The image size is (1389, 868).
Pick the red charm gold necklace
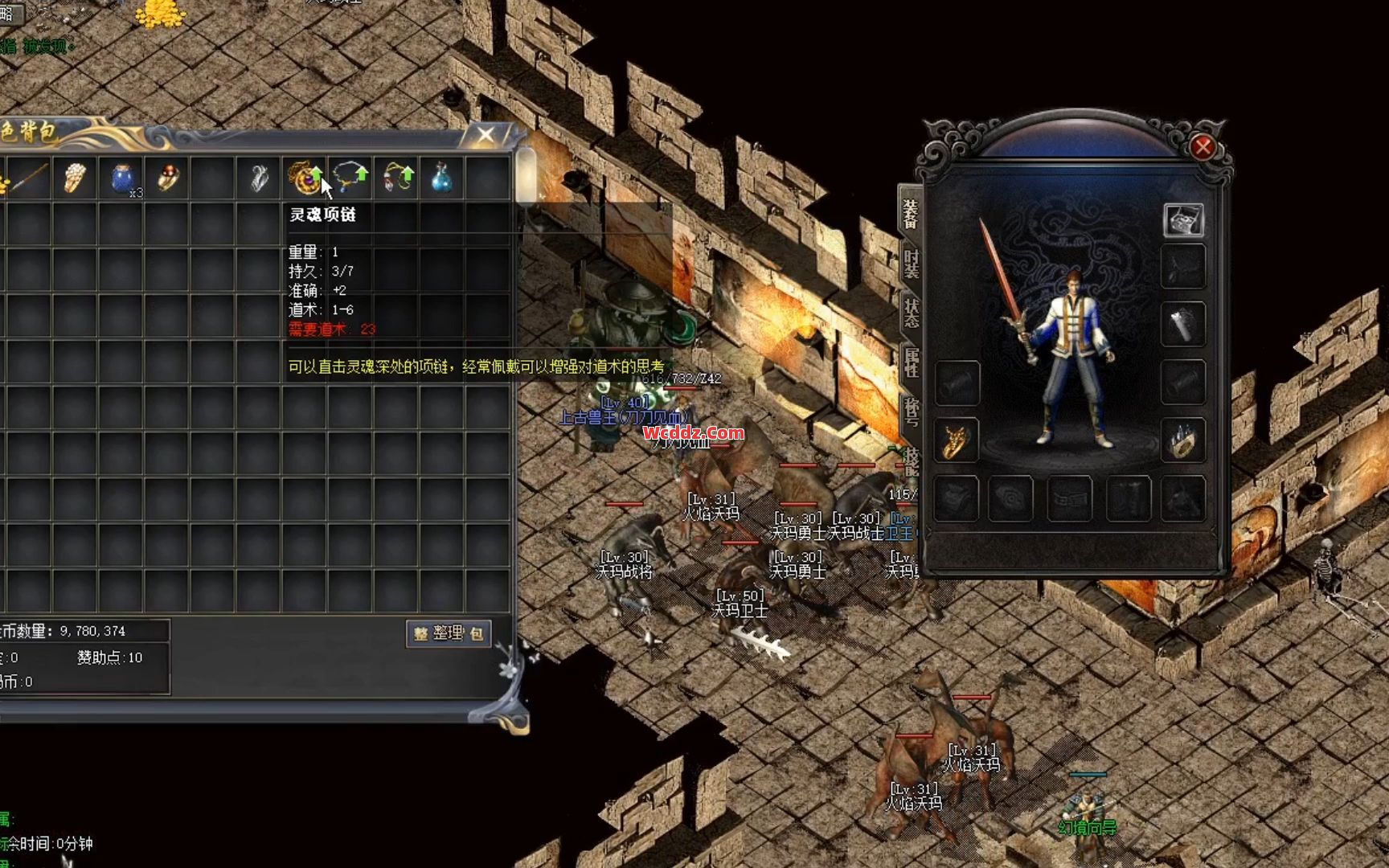(396, 178)
